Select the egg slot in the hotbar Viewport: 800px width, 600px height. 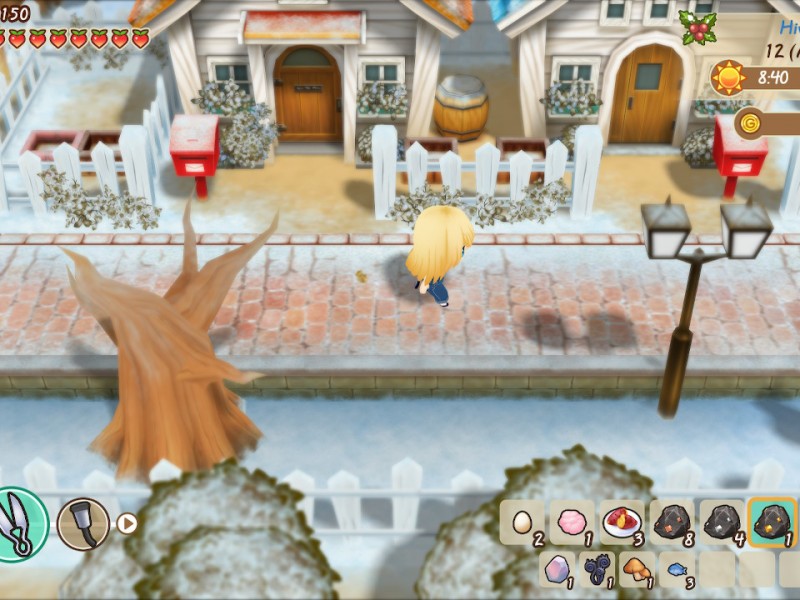[x=522, y=523]
